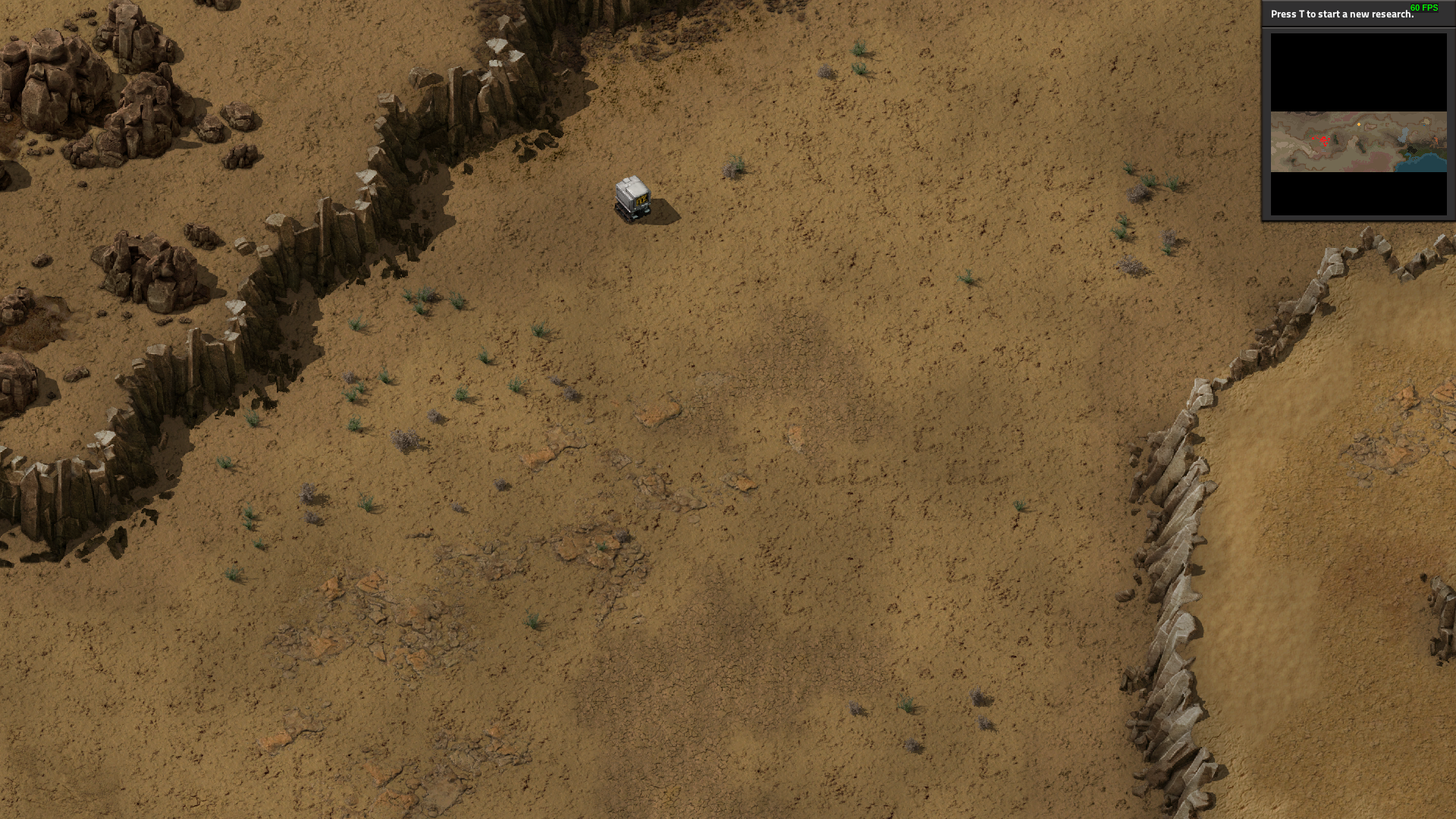Screen dimensions: 1456x819
Task: Click the red enemy base cluster on the minimap
Action: tap(1324, 139)
